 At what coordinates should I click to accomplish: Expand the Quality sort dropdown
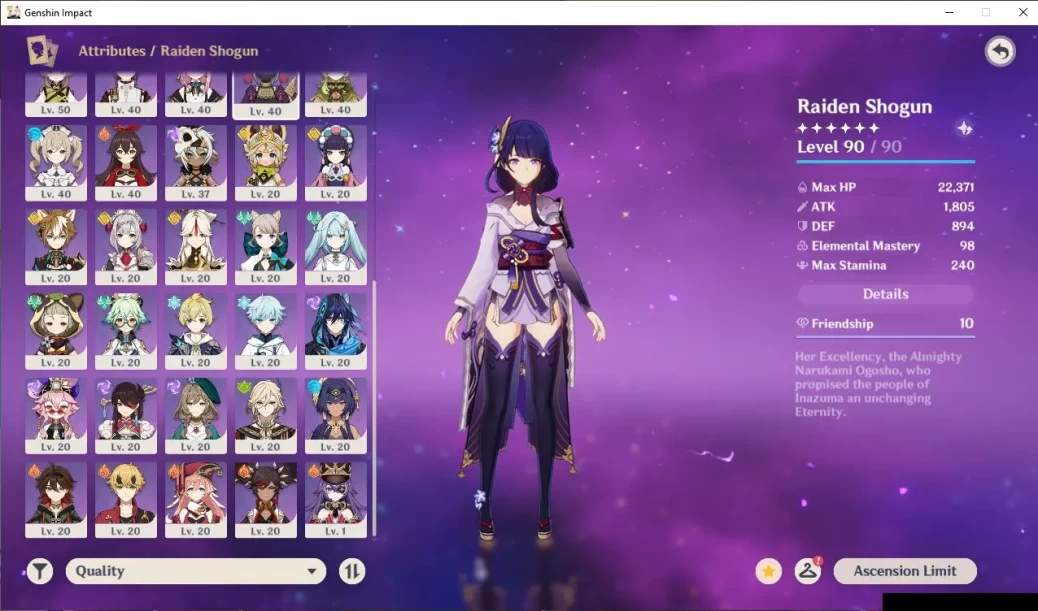pos(196,571)
